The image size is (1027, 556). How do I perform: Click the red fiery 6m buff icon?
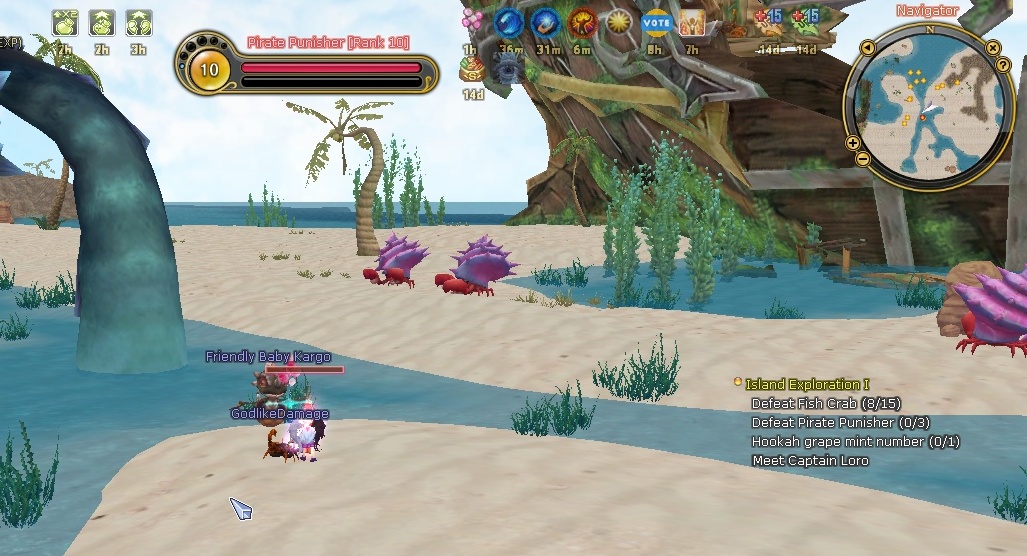coord(583,21)
